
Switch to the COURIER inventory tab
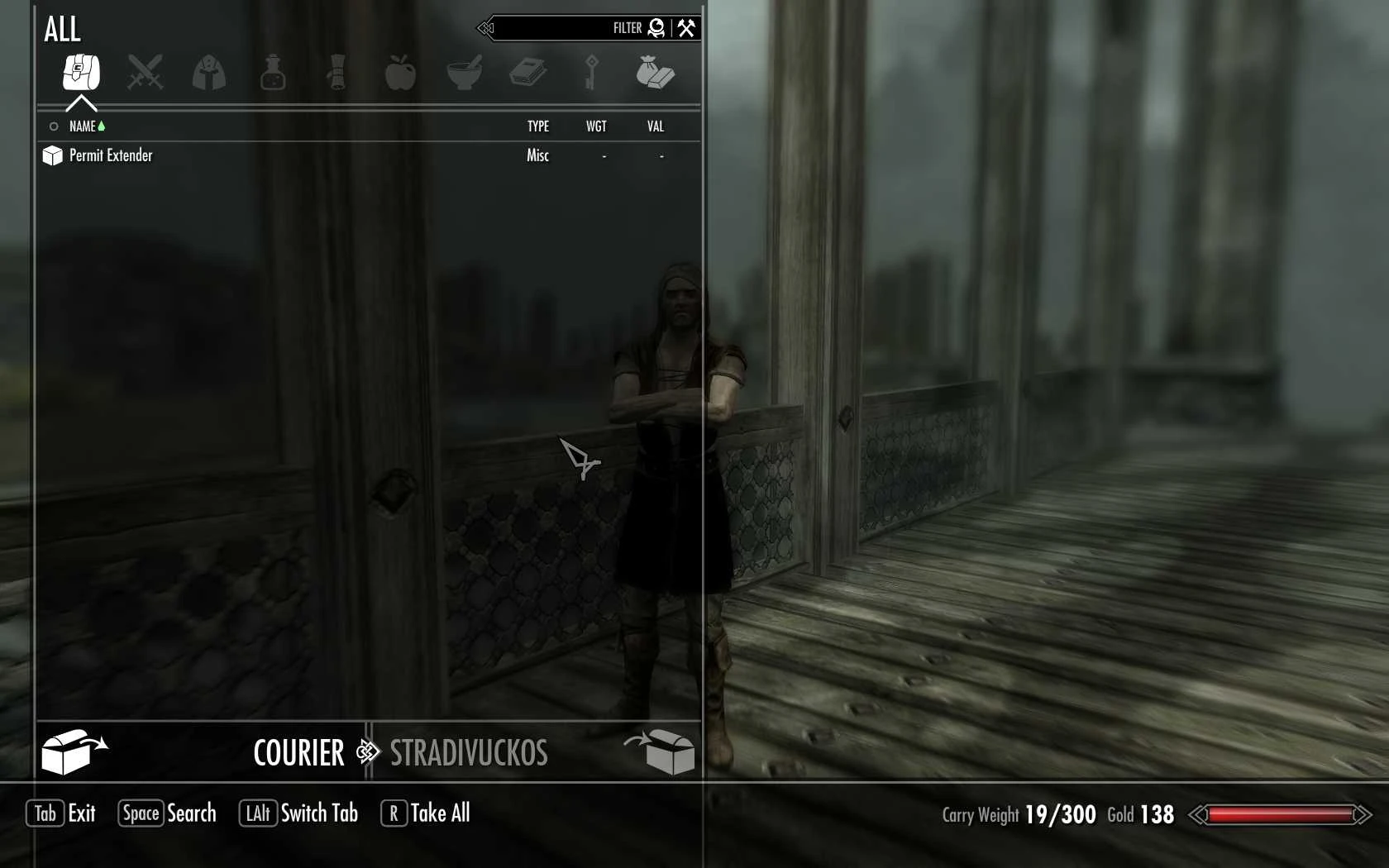coord(298,752)
